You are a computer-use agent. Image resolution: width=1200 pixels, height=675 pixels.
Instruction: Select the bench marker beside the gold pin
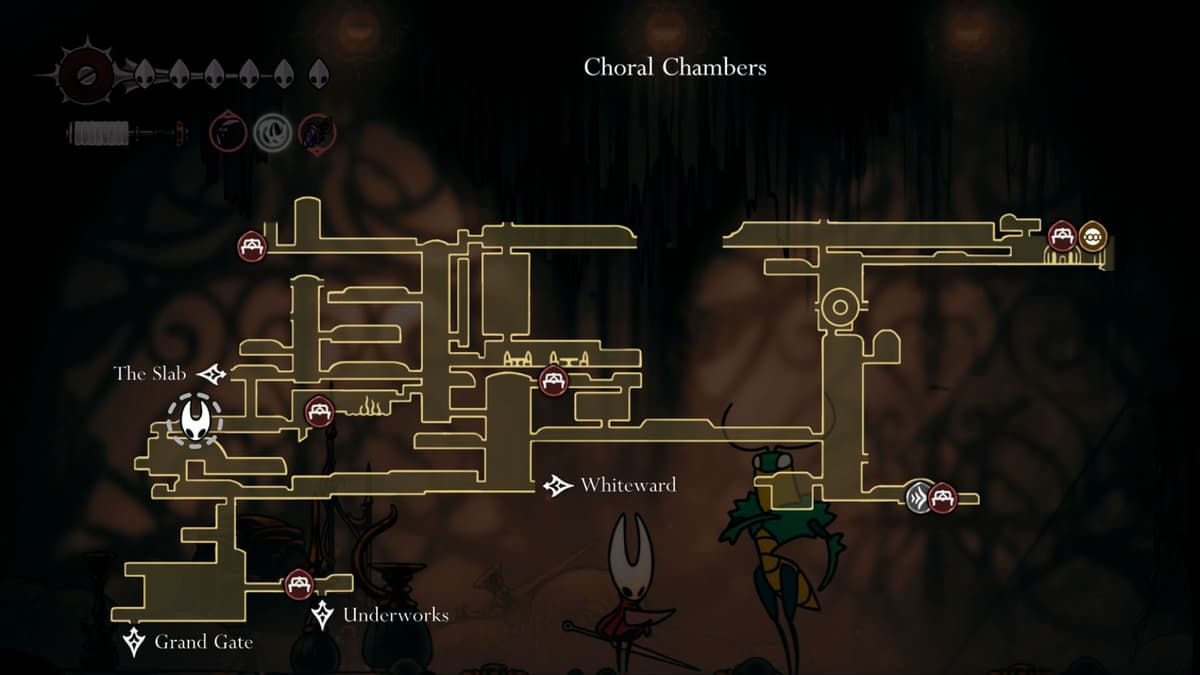(1062, 237)
